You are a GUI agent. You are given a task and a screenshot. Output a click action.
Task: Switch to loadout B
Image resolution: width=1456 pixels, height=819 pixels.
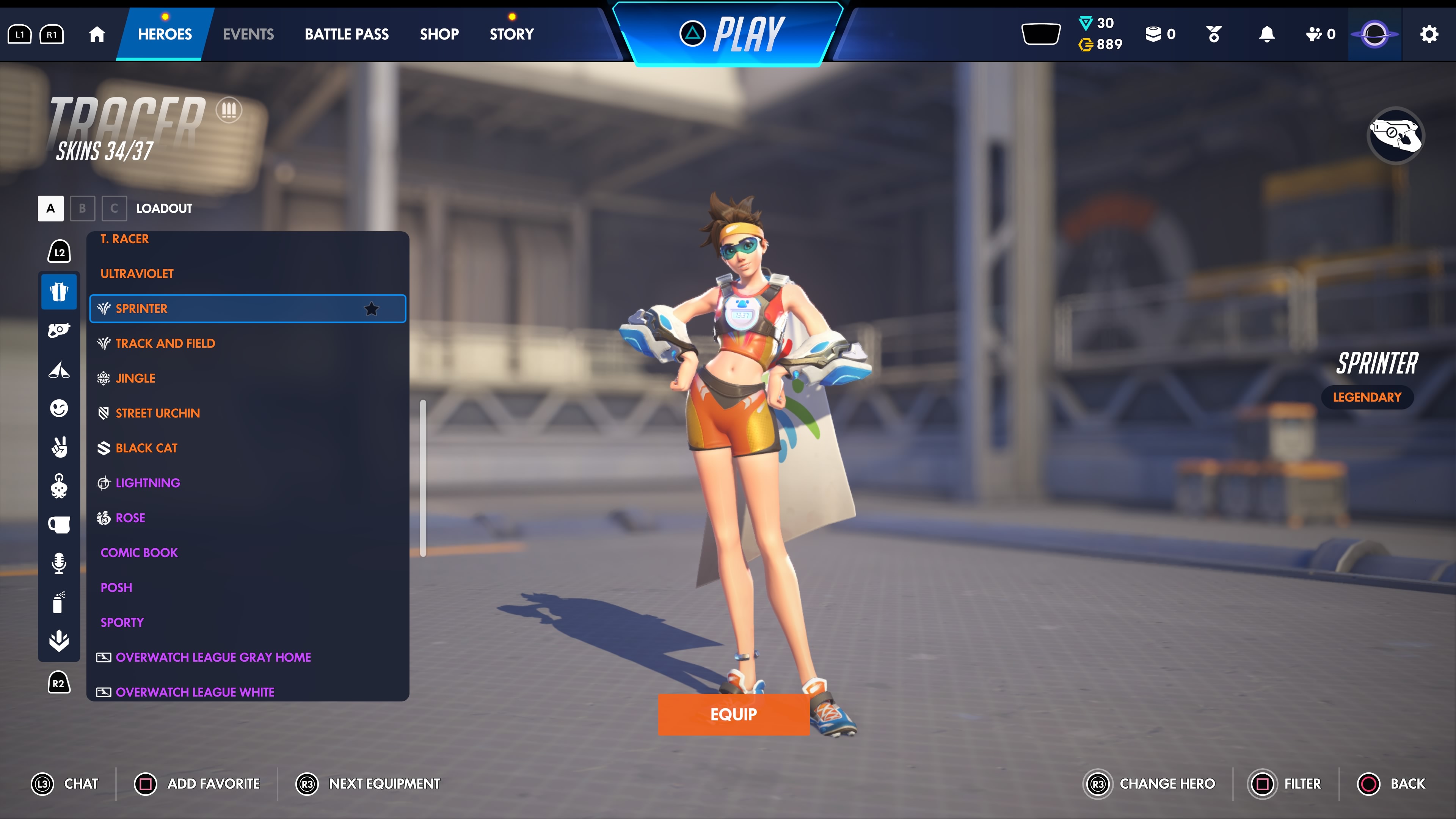82,208
